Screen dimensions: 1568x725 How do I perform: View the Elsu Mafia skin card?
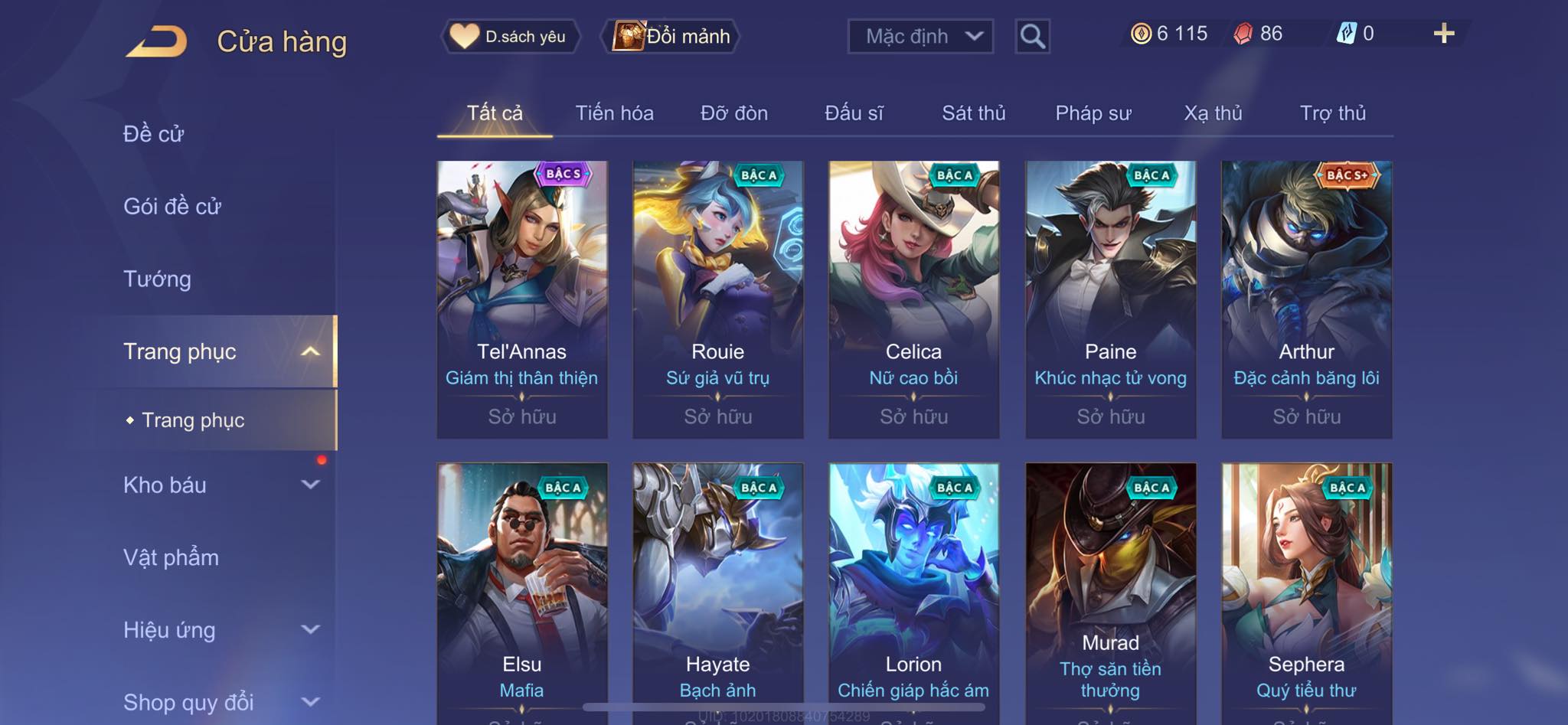522,589
